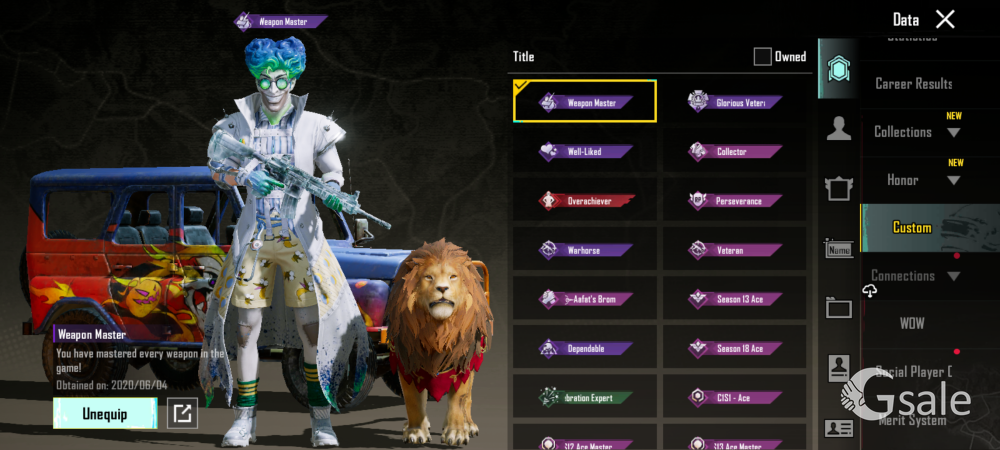Pick the Season 13 Ace title
1000x450 pixels.
click(x=735, y=299)
